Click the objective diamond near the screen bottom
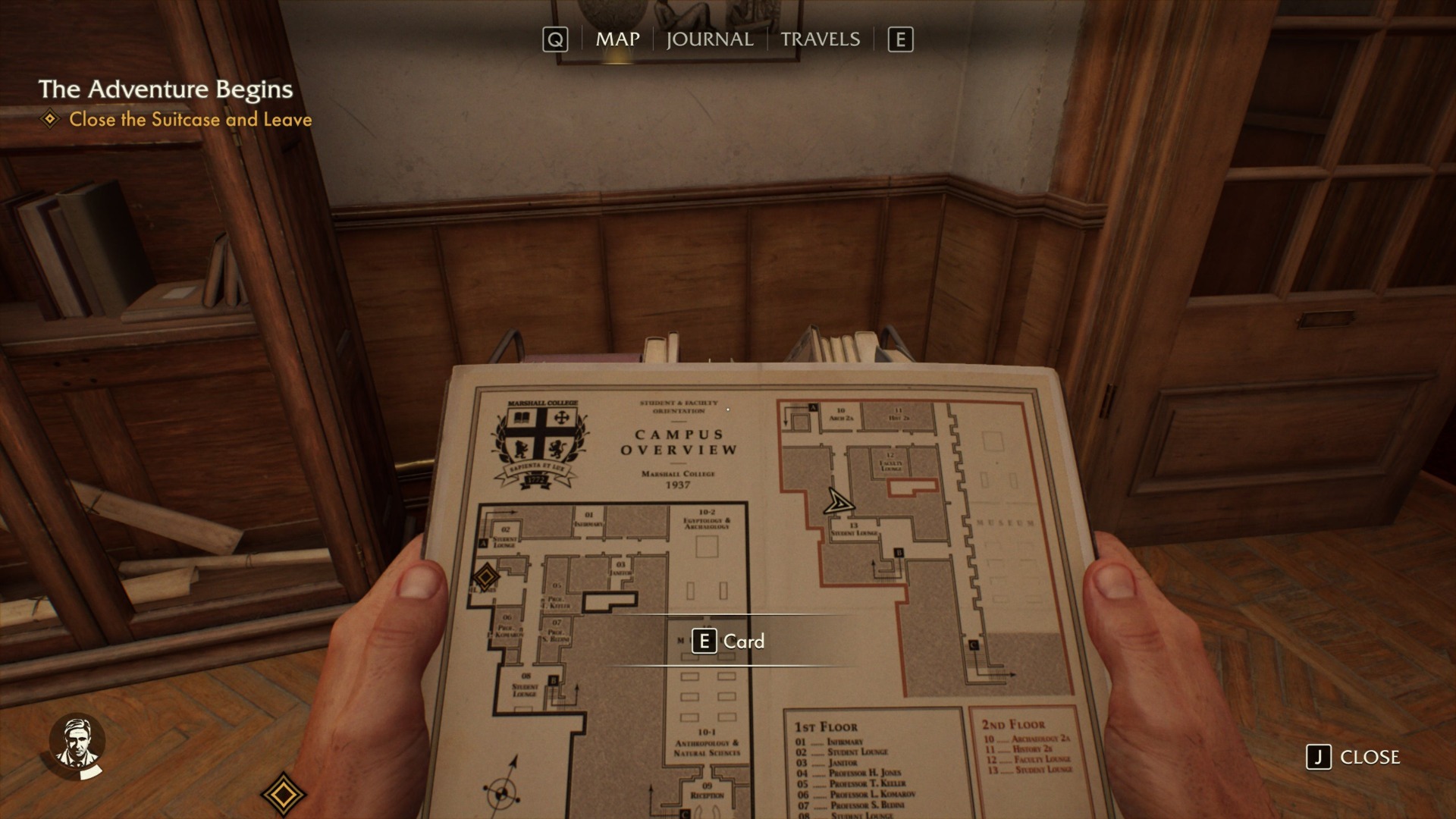1456x819 pixels. [284, 793]
